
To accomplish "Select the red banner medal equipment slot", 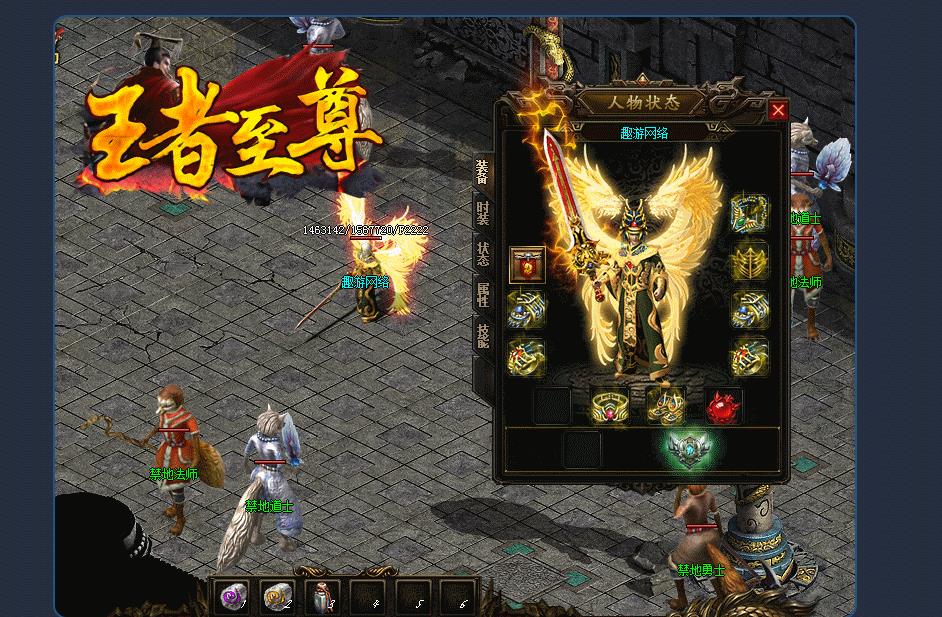I will (x=527, y=265).
